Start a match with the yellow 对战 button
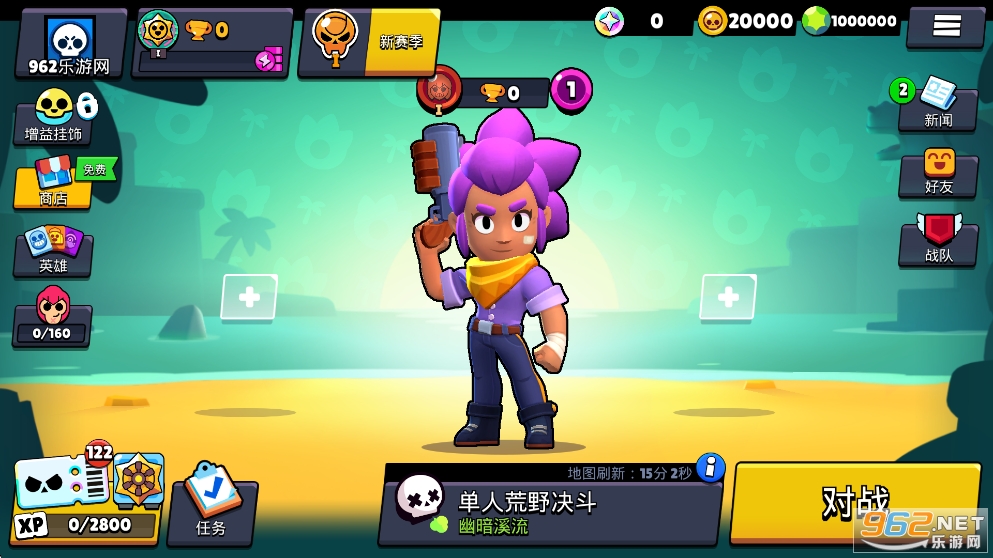The height and width of the screenshot is (558, 993). click(x=855, y=502)
